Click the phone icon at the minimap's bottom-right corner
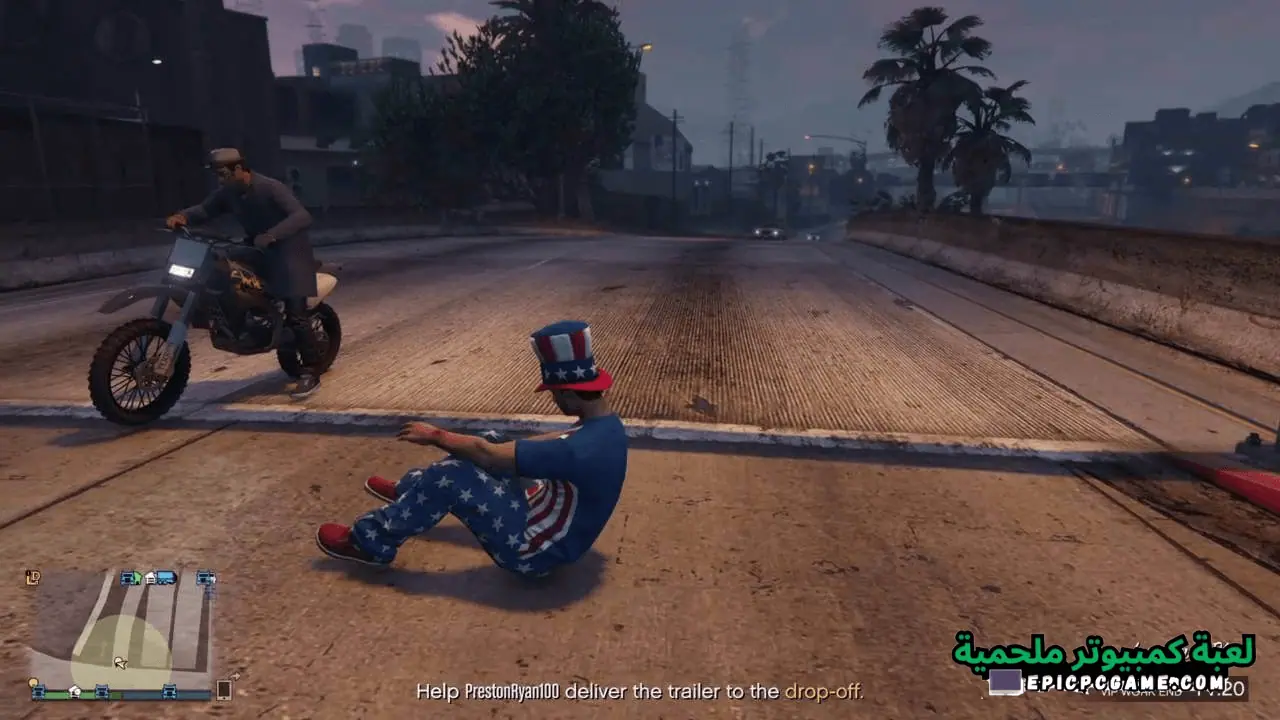Image resolution: width=1280 pixels, height=720 pixels. coord(224,690)
